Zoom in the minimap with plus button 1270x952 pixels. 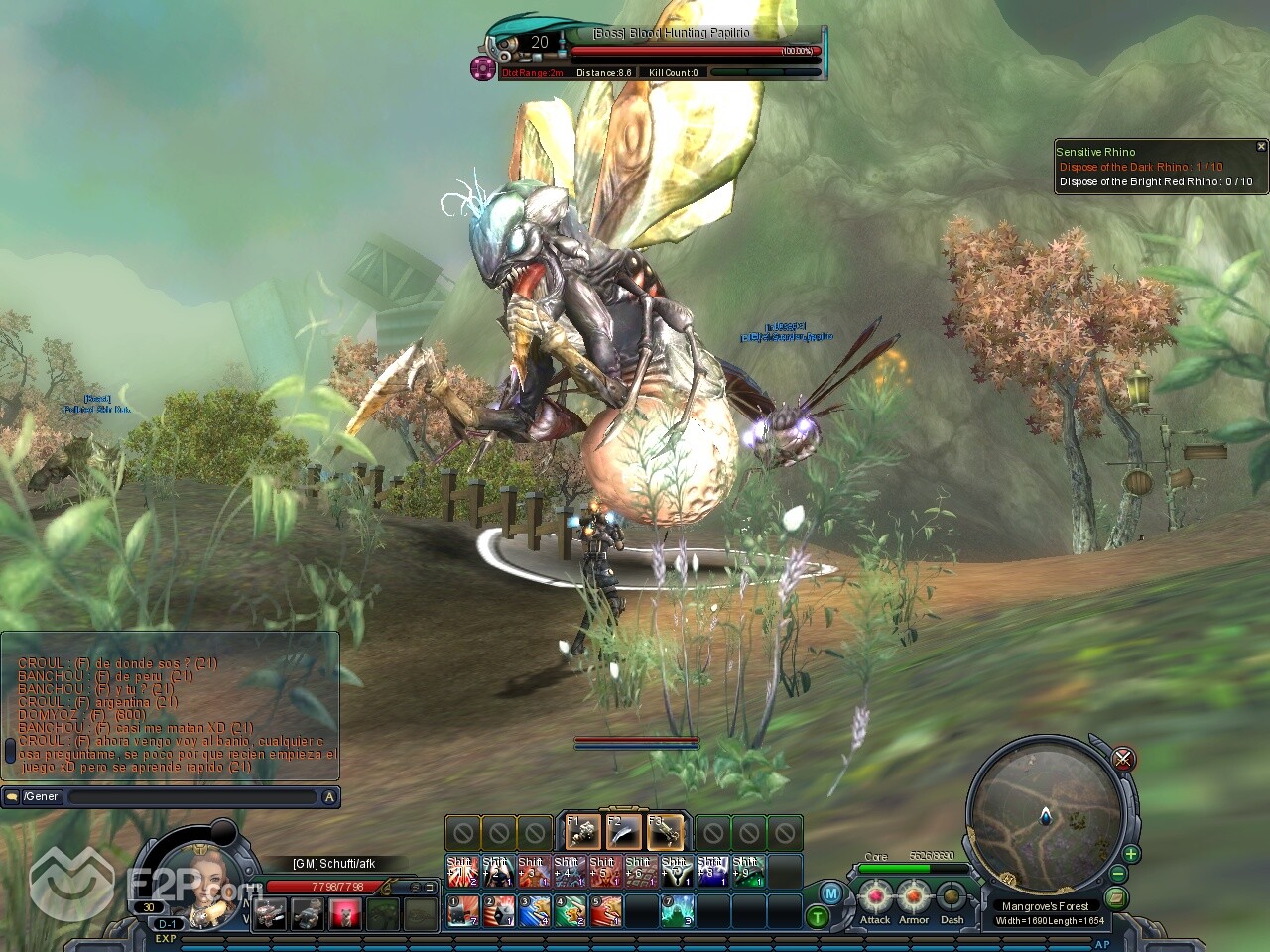(1130, 854)
